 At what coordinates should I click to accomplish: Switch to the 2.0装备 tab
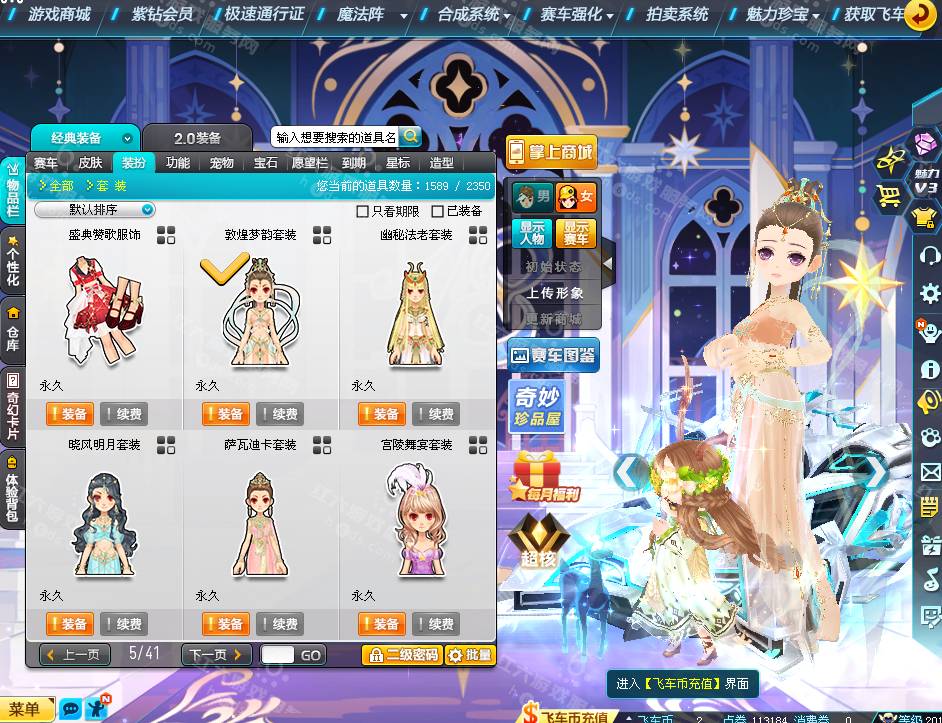point(197,138)
